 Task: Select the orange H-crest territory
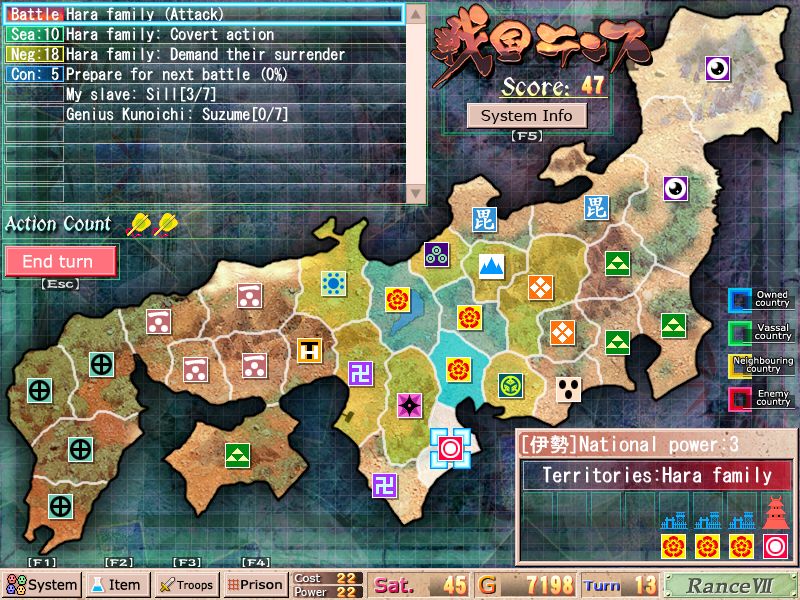(309, 350)
